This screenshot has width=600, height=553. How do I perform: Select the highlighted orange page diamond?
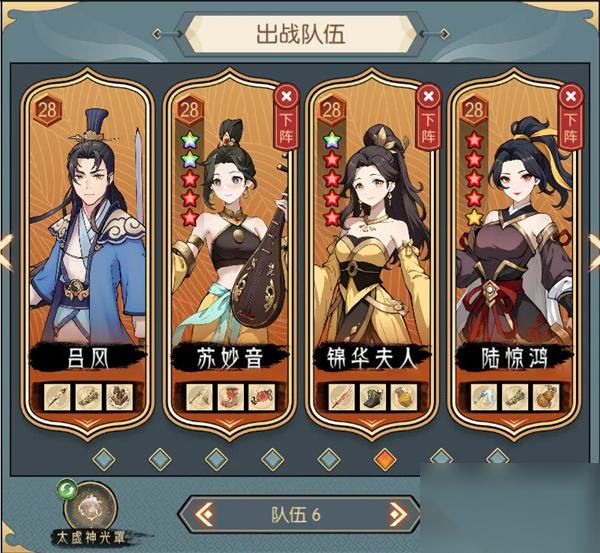[384, 459]
